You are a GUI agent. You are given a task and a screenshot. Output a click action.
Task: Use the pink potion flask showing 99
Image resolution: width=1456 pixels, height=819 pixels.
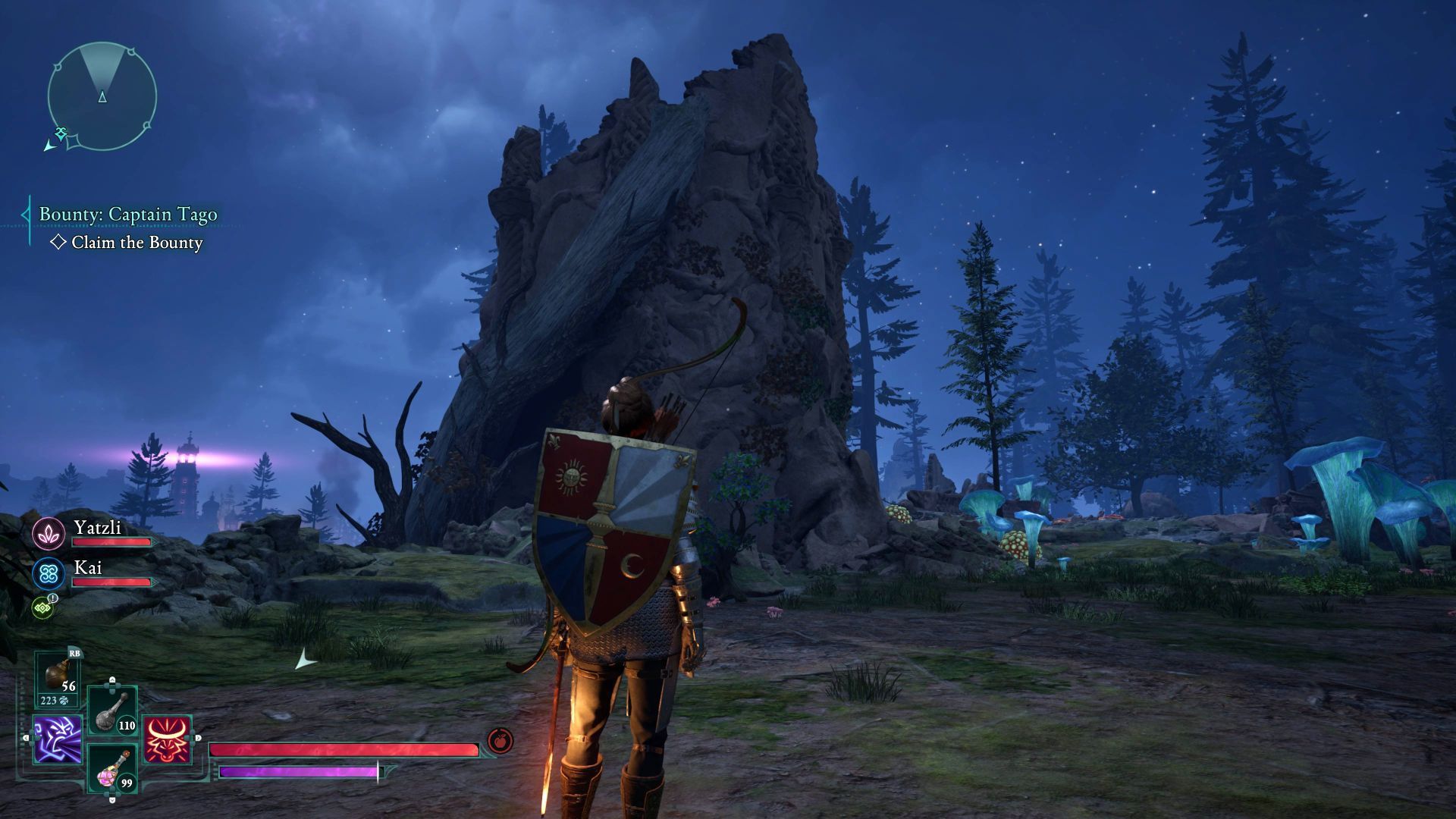point(112,768)
